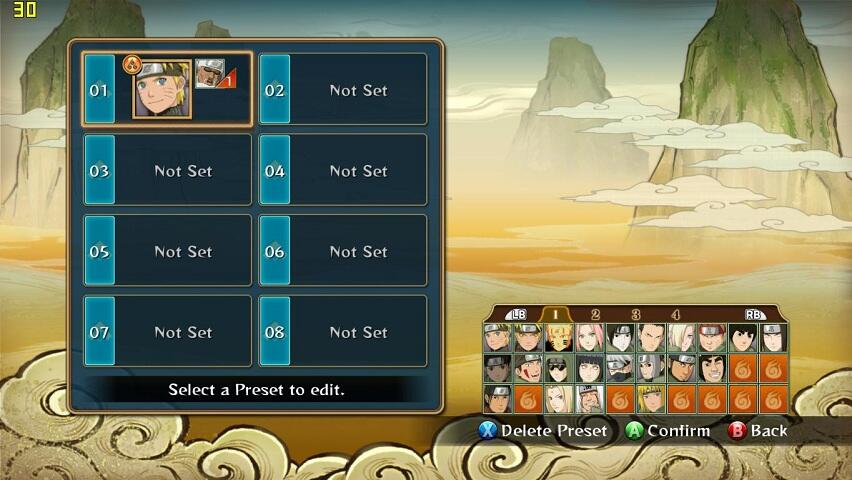Select preset 01 with Naruto's portrait
Image resolution: width=852 pixels, height=480 pixels.
[x=166, y=90]
